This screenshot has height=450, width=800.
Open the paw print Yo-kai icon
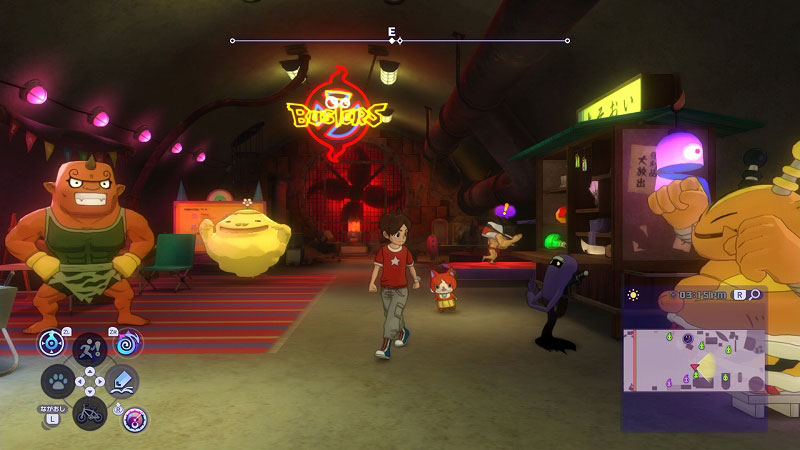56,381
